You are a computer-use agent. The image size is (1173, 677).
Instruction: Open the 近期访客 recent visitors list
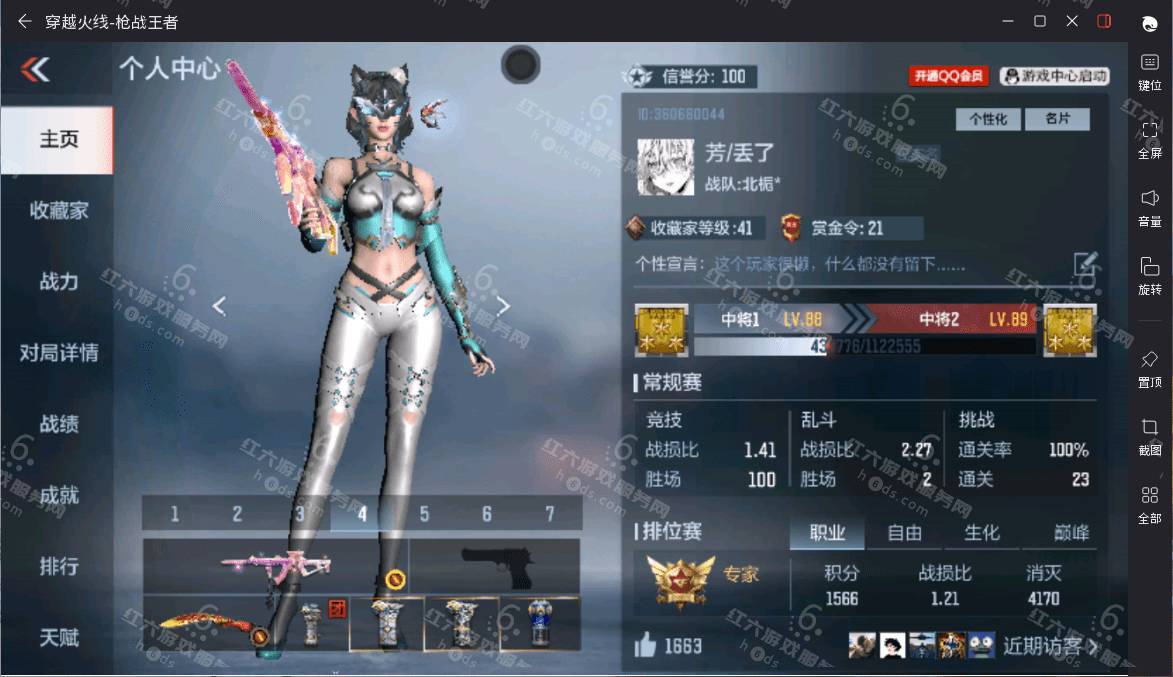pos(1050,646)
